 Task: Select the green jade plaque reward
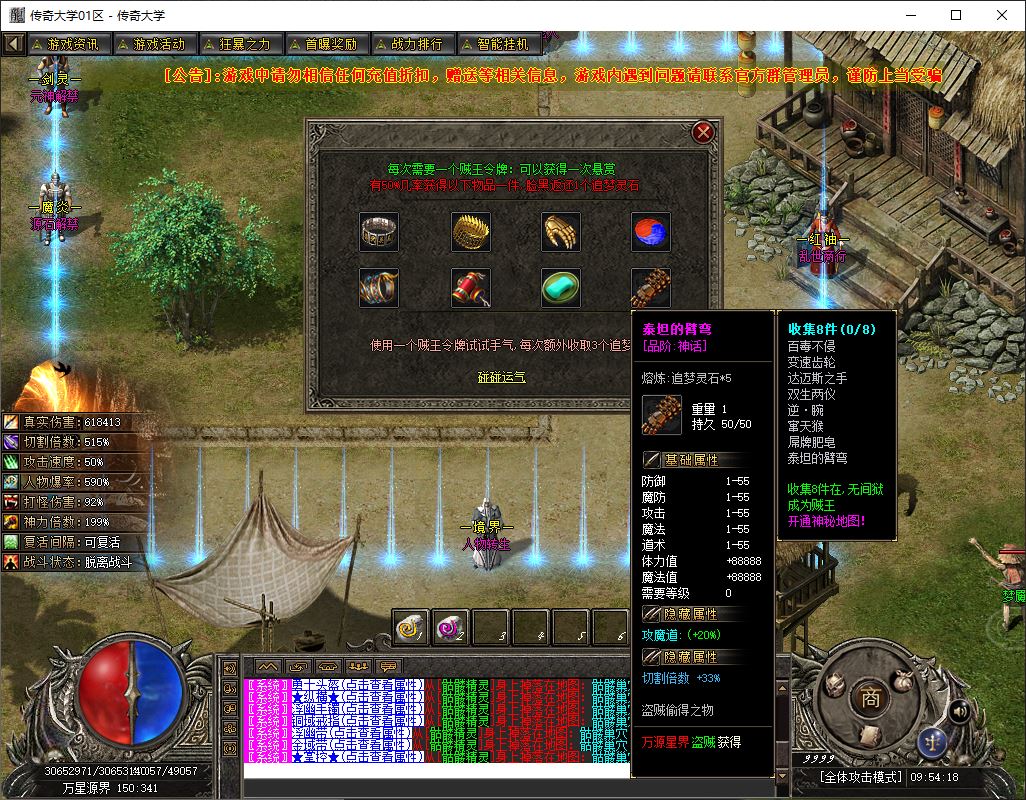(561, 288)
